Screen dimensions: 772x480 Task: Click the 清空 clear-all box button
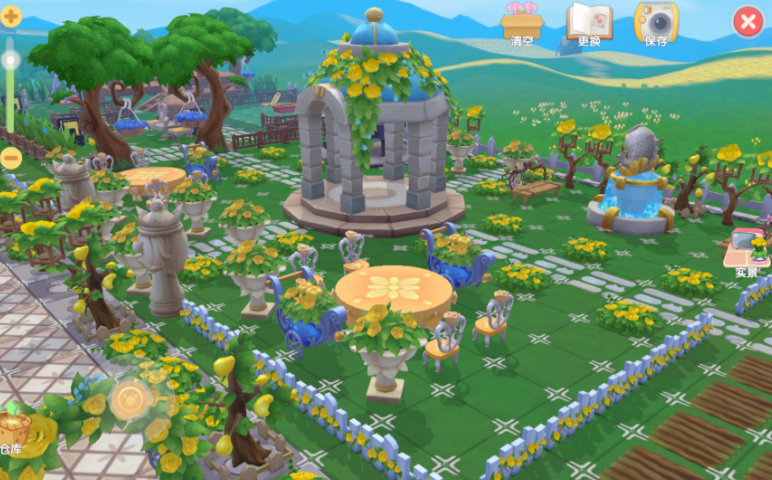[521, 22]
